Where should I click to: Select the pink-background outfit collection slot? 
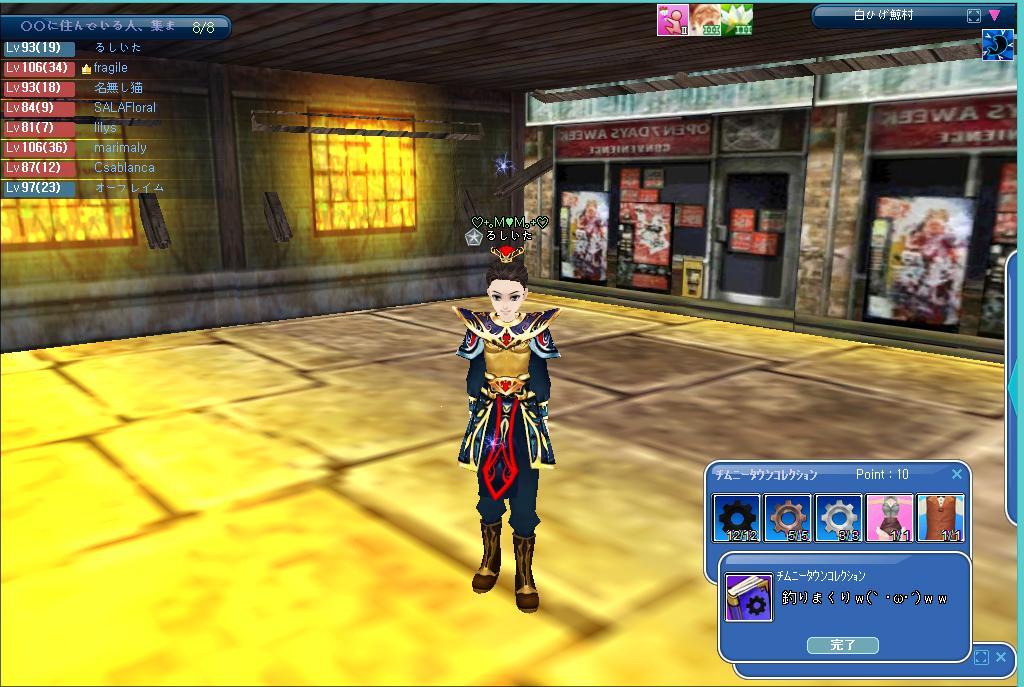click(890, 518)
